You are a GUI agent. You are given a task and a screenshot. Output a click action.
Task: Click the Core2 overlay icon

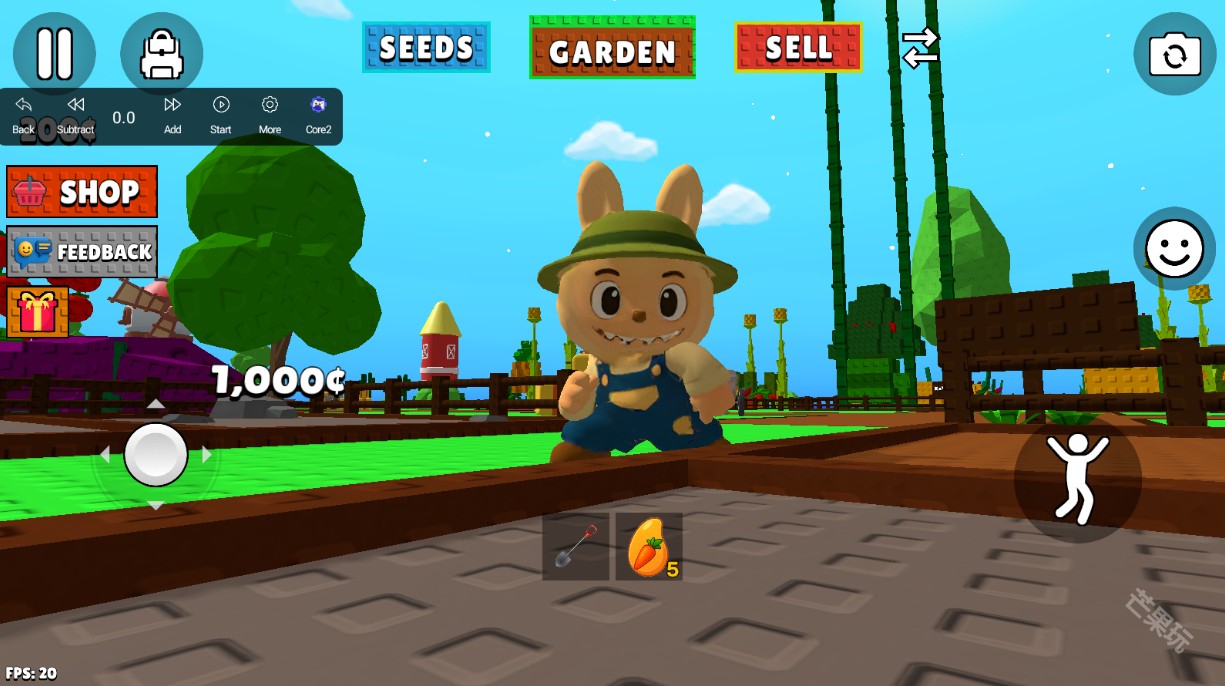pyautogui.click(x=318, y=114)
